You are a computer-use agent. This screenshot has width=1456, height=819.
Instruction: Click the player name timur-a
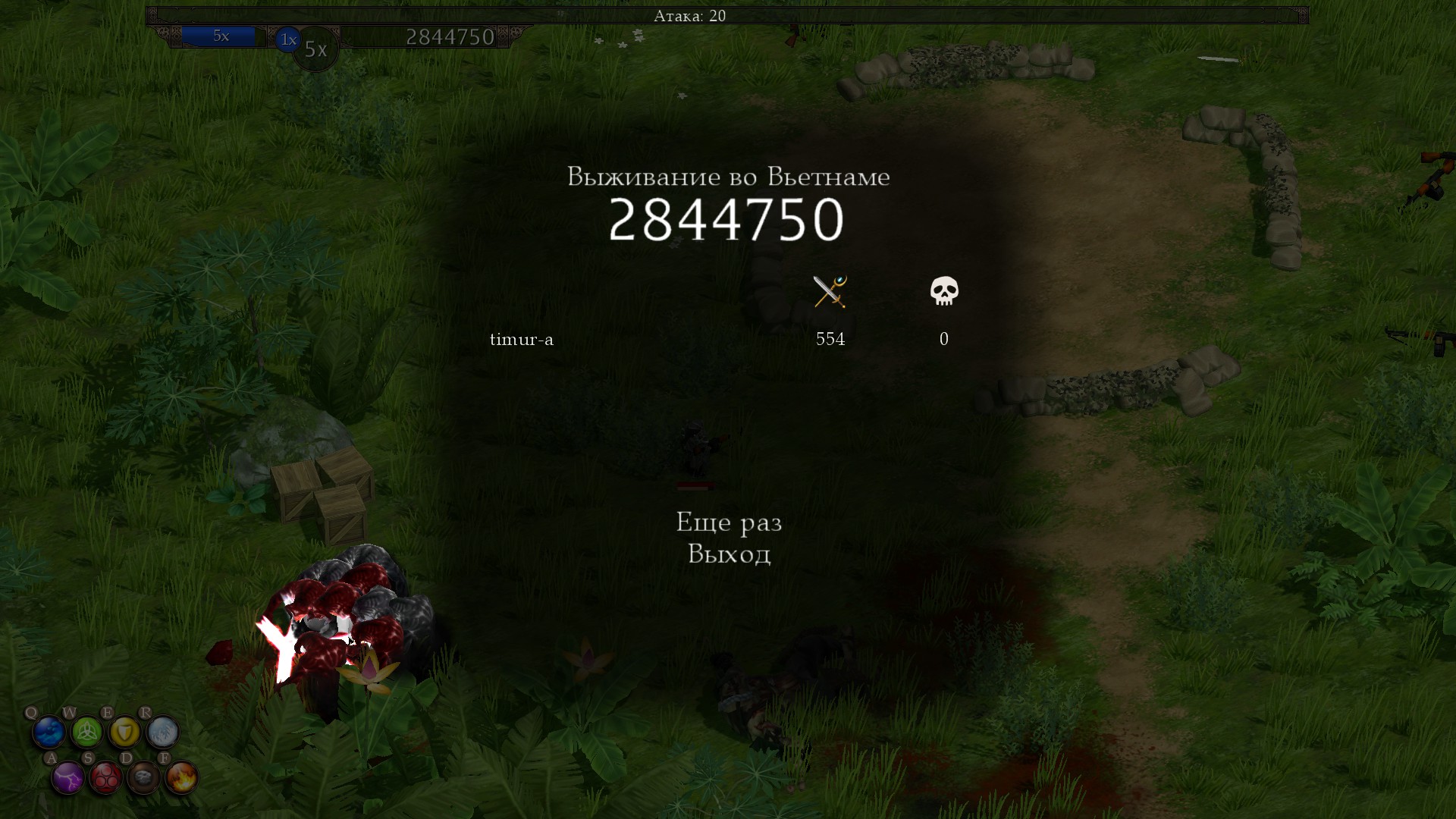click(522, 340)
